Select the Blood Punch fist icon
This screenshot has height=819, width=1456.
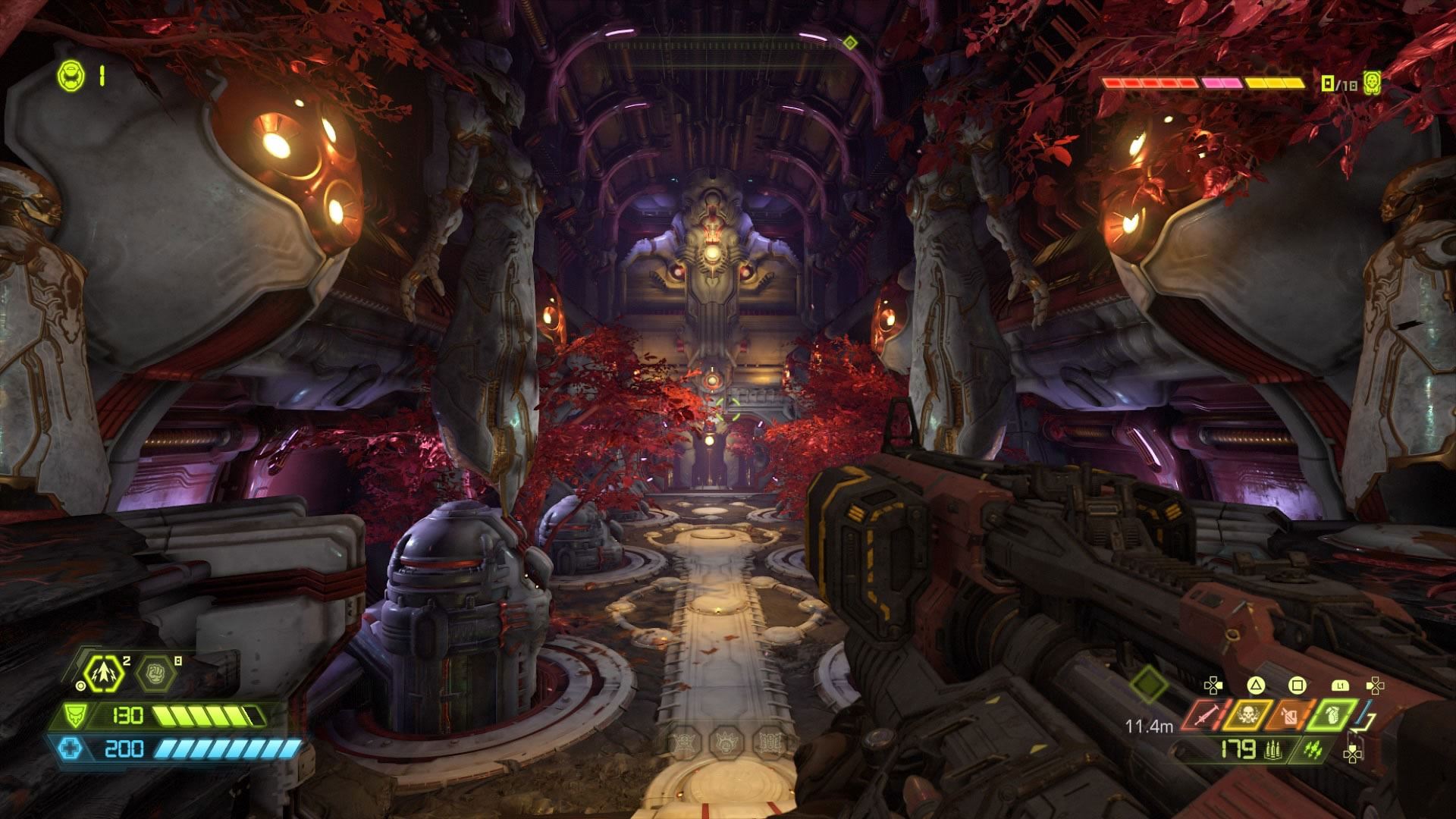coord(155,673)
